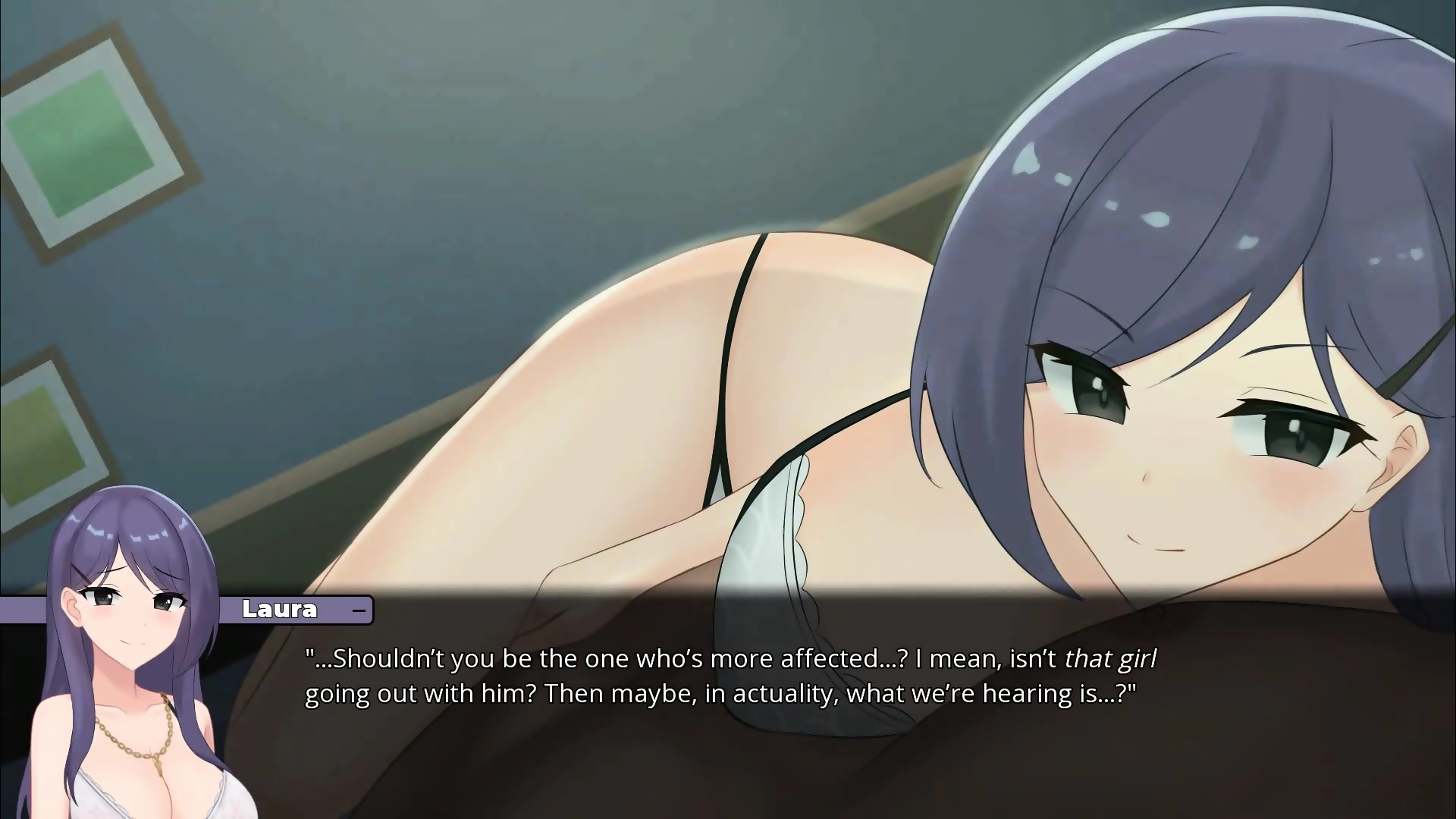1456x819 pixels.
Task: Click the minus button on Laura's nameplate
Action: pos(359,610)
